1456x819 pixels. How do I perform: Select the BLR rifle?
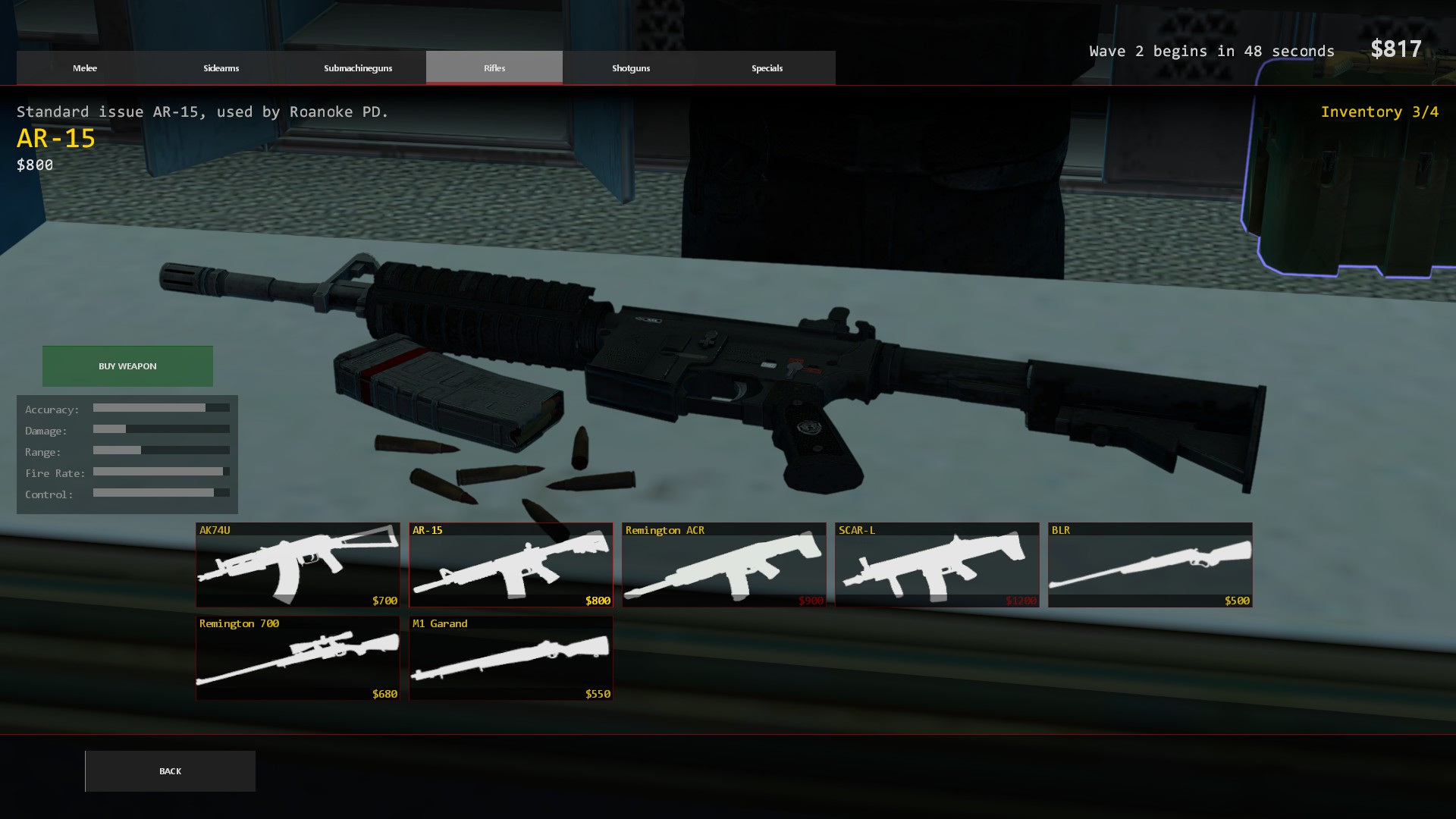coord(1150,564)
